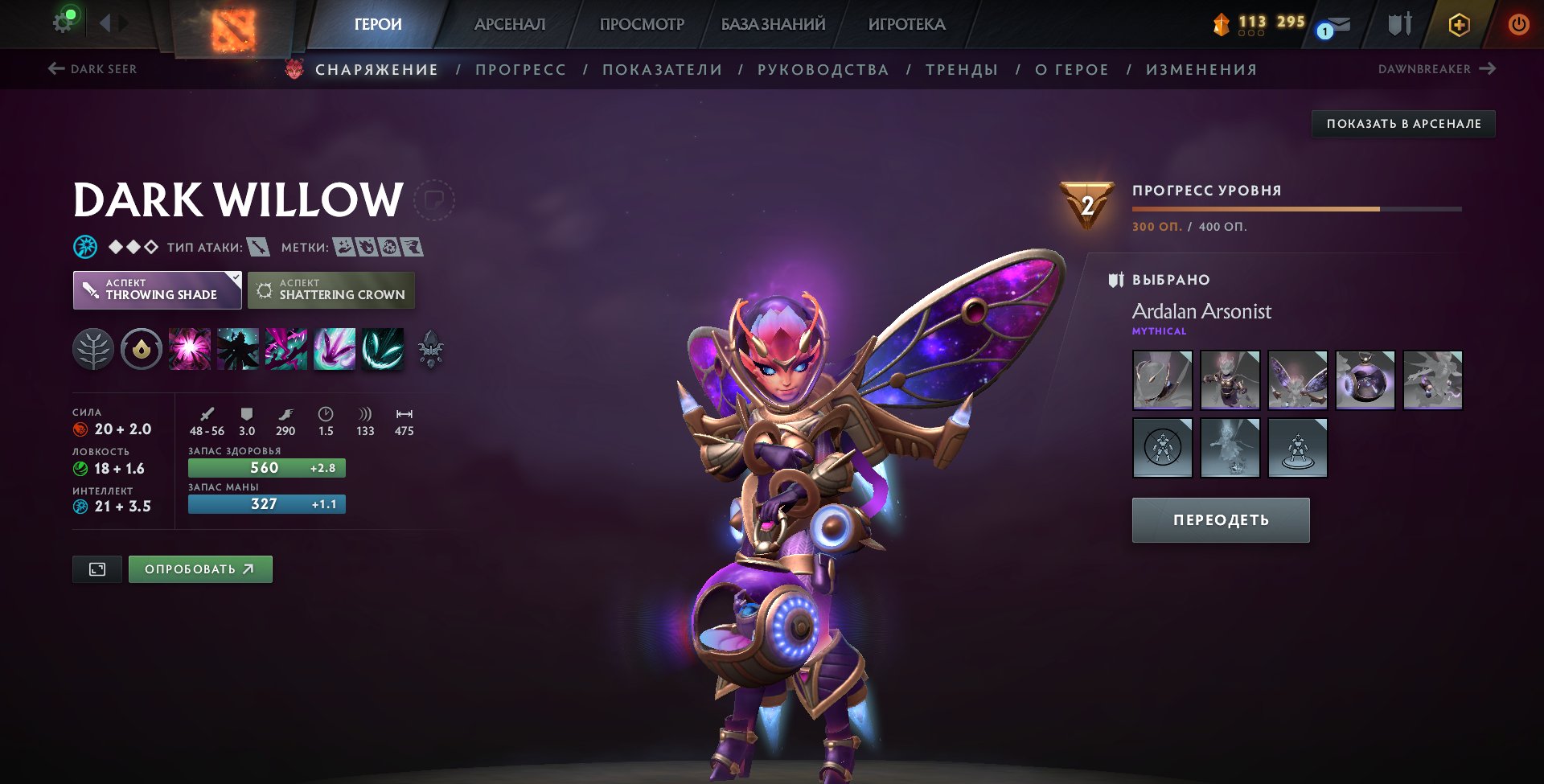Open the ПРОГРЕСС section

(x=520, y=69)
